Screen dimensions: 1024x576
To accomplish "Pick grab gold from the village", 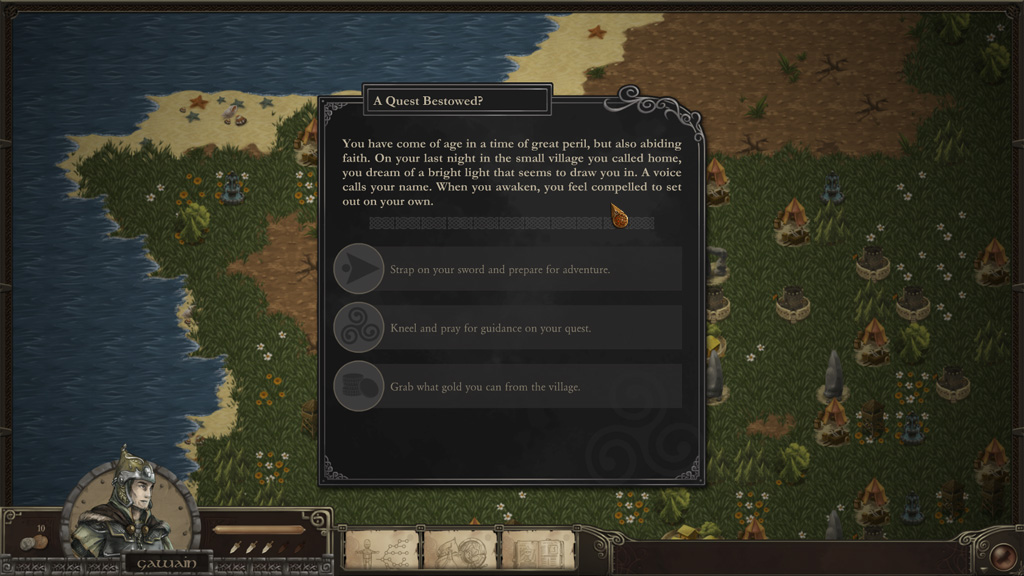I will click(508, 386).
